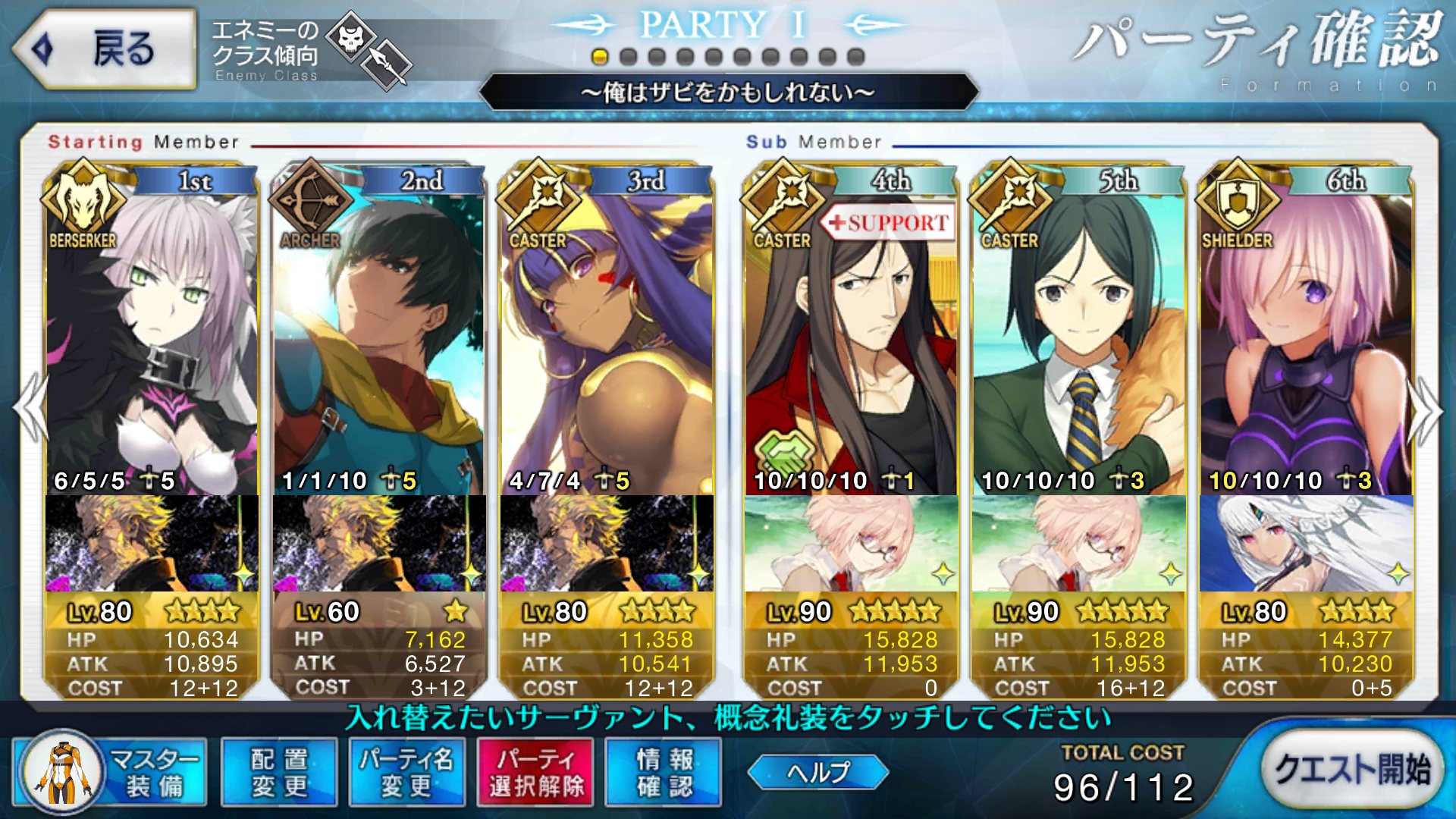
Task: Change formation with 配置変更
Action: pos(279,773)
